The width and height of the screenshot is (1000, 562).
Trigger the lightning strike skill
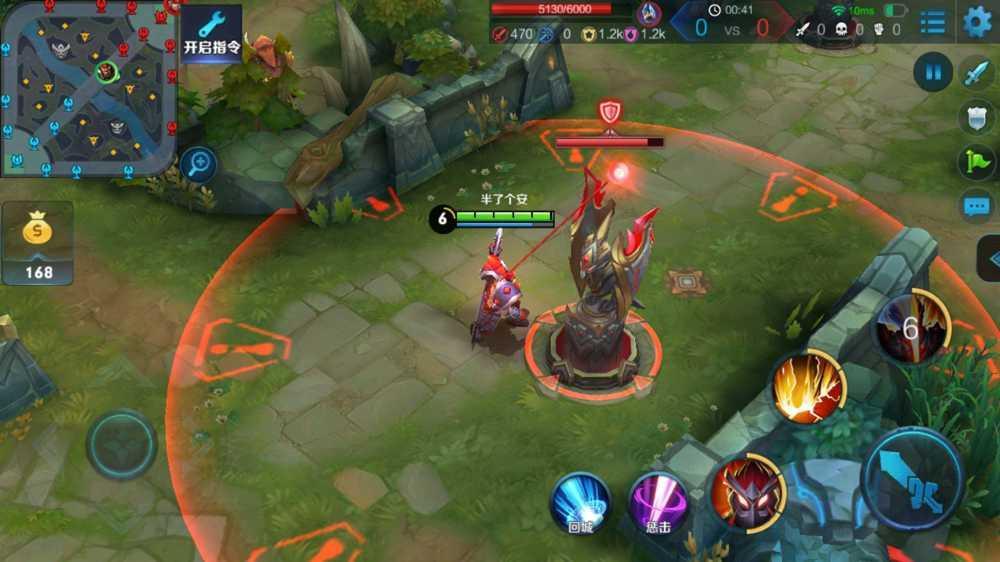pos(808,386)
